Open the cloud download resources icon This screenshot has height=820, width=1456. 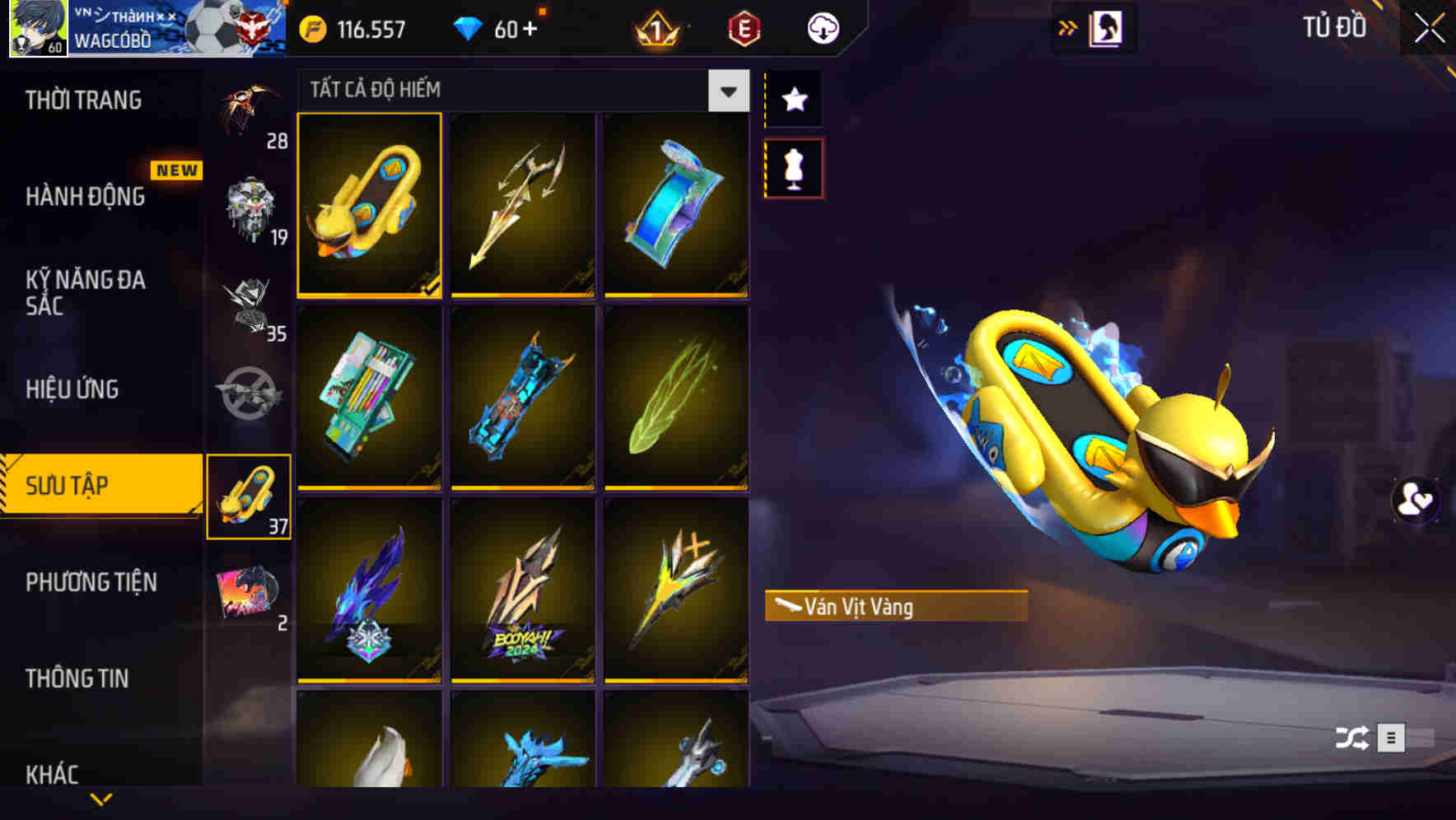tap(822, 28)
